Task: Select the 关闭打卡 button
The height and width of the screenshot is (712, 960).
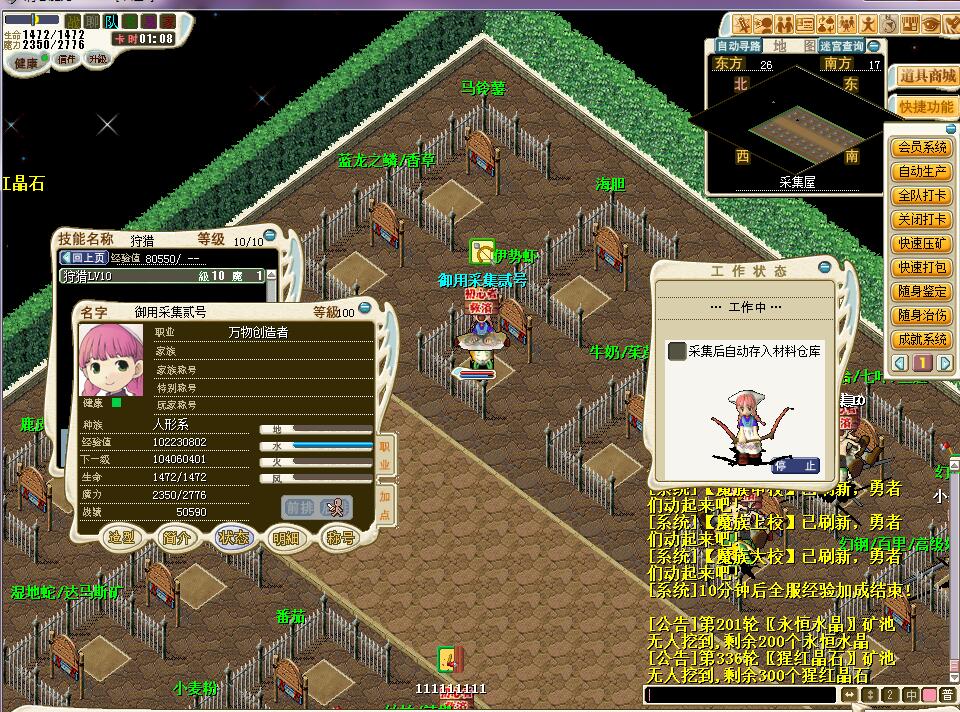Action: coord(921,220)
